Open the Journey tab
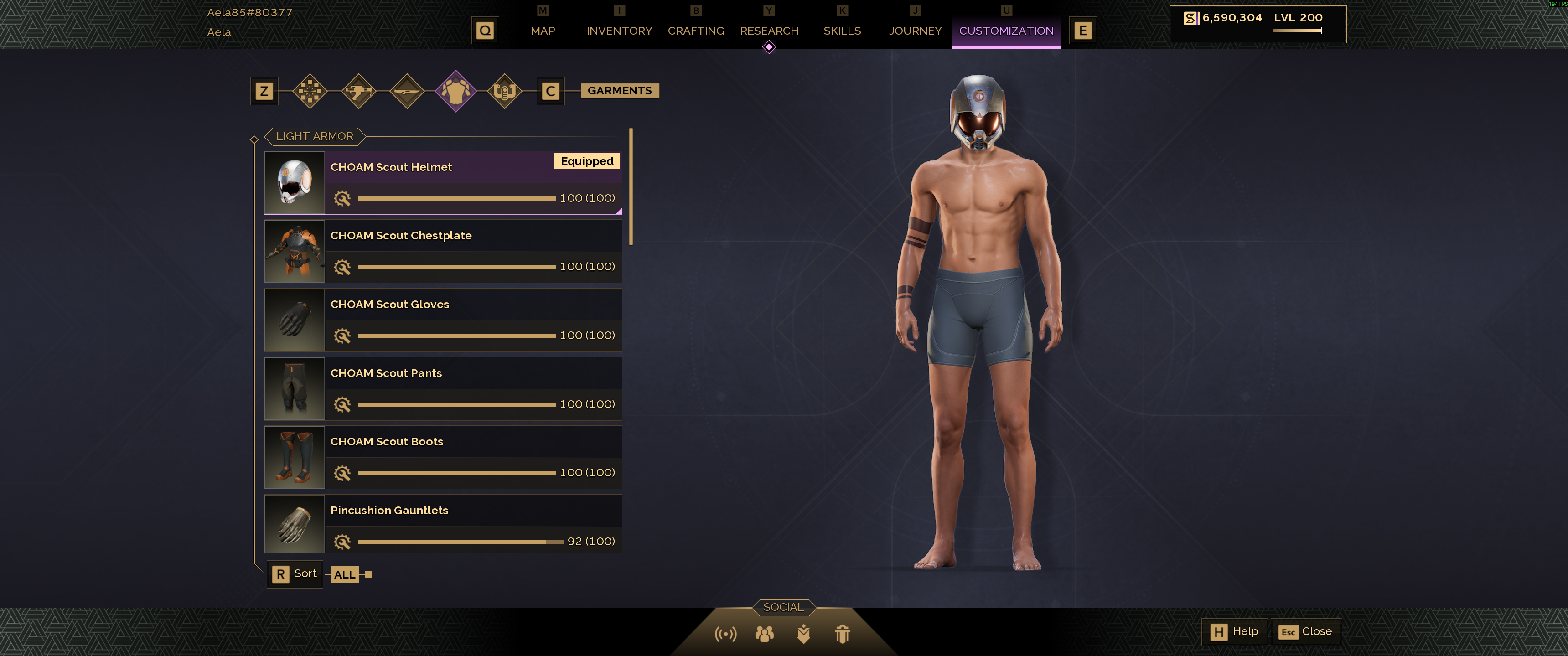Image resolution: width=1568 pixels, height=656 pixels. pos(914,31)
